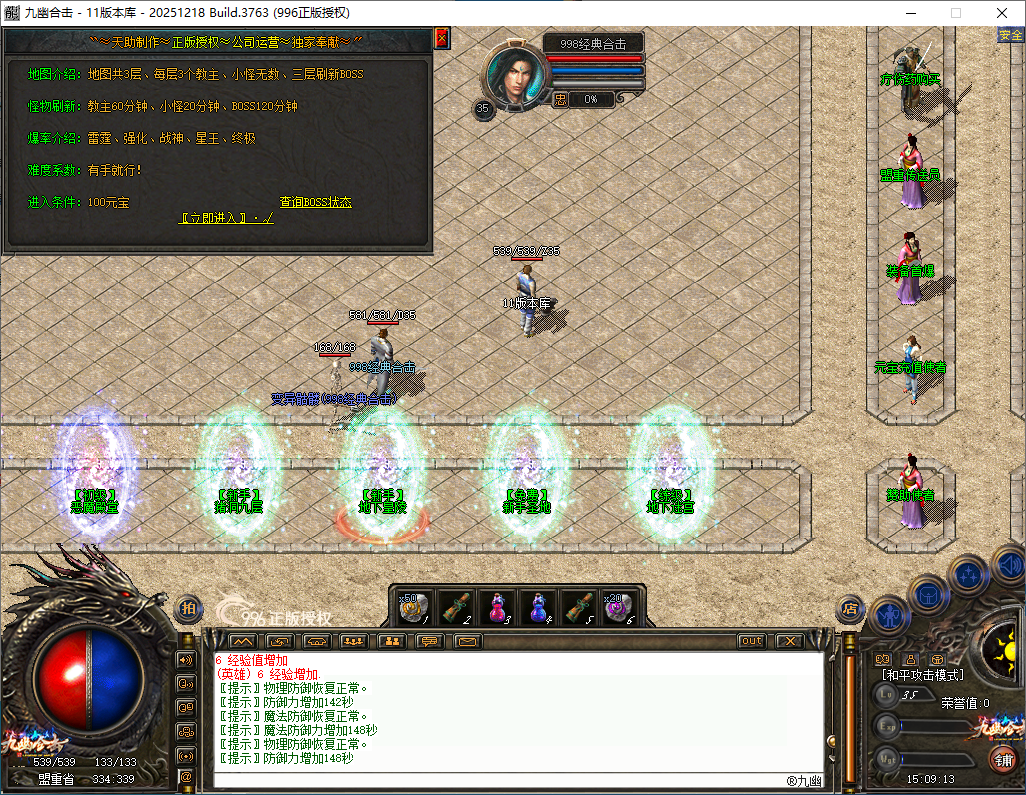This screenshot has height=795, width=1026.
Task: Open the bag chest round icon
Action: coord(927,592)
